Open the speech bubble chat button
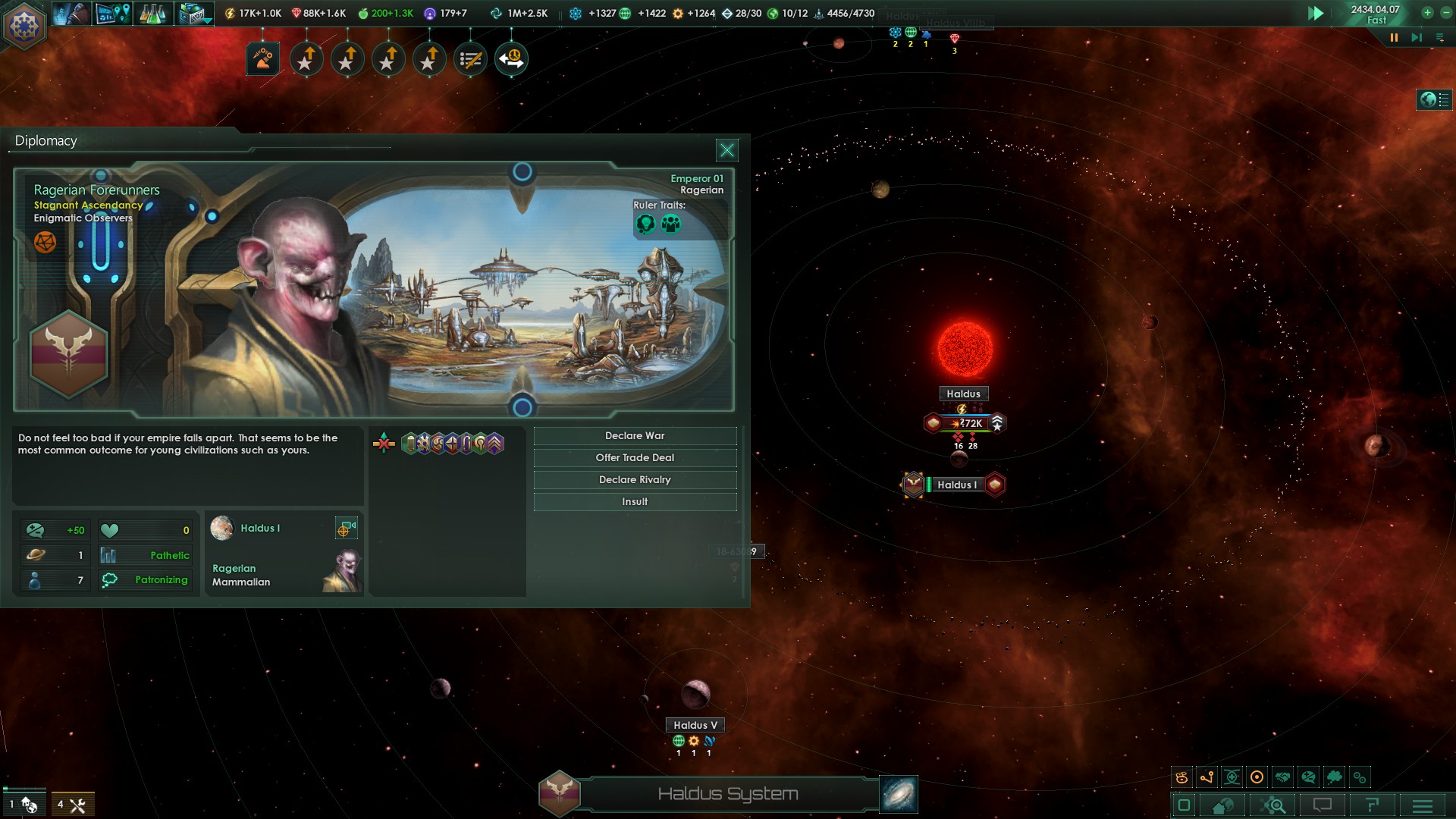The image size is (1456, 819). pyautogui.click(x=1322, y=805)
